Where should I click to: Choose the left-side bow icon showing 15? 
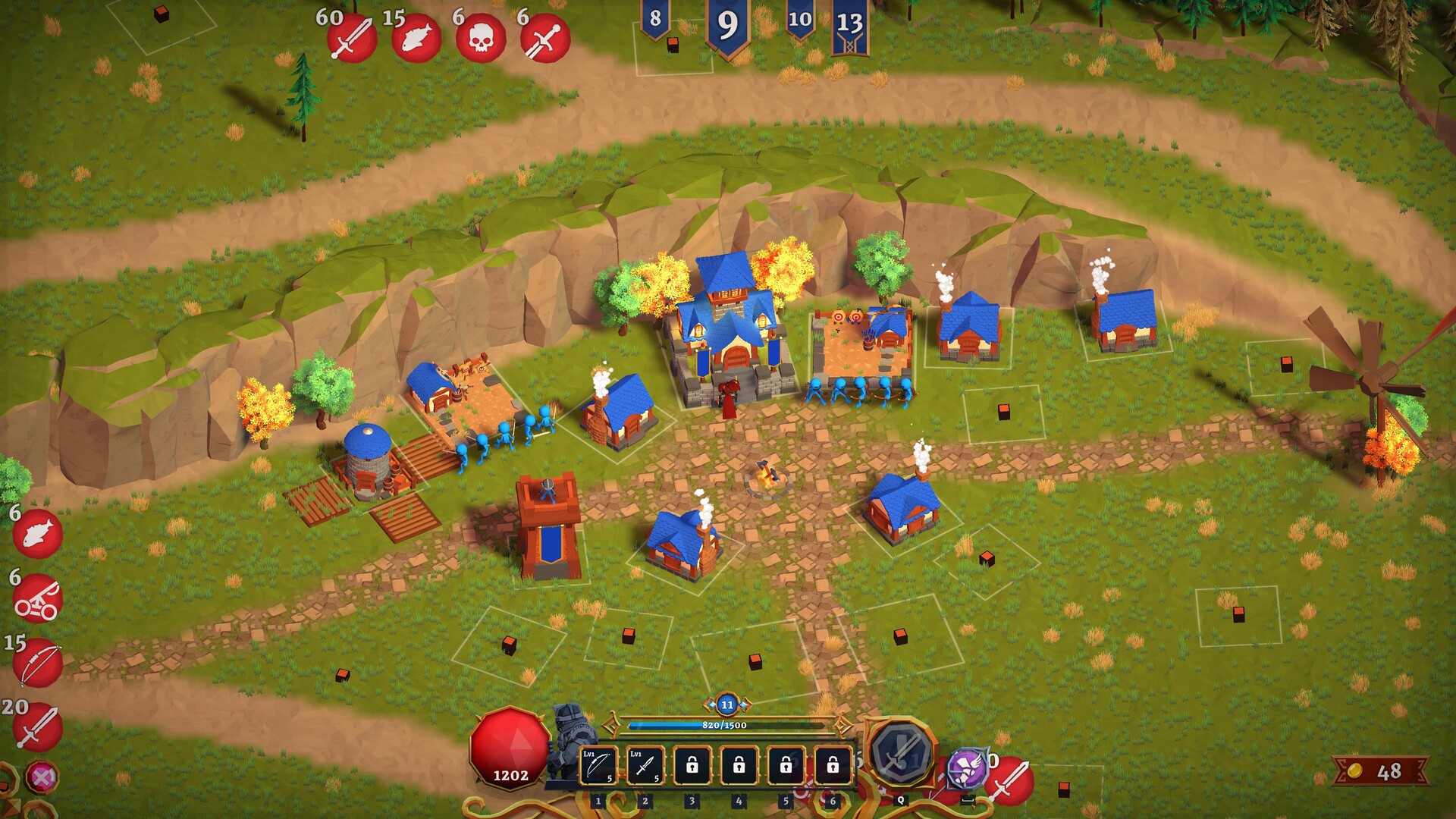click(37, 663)
